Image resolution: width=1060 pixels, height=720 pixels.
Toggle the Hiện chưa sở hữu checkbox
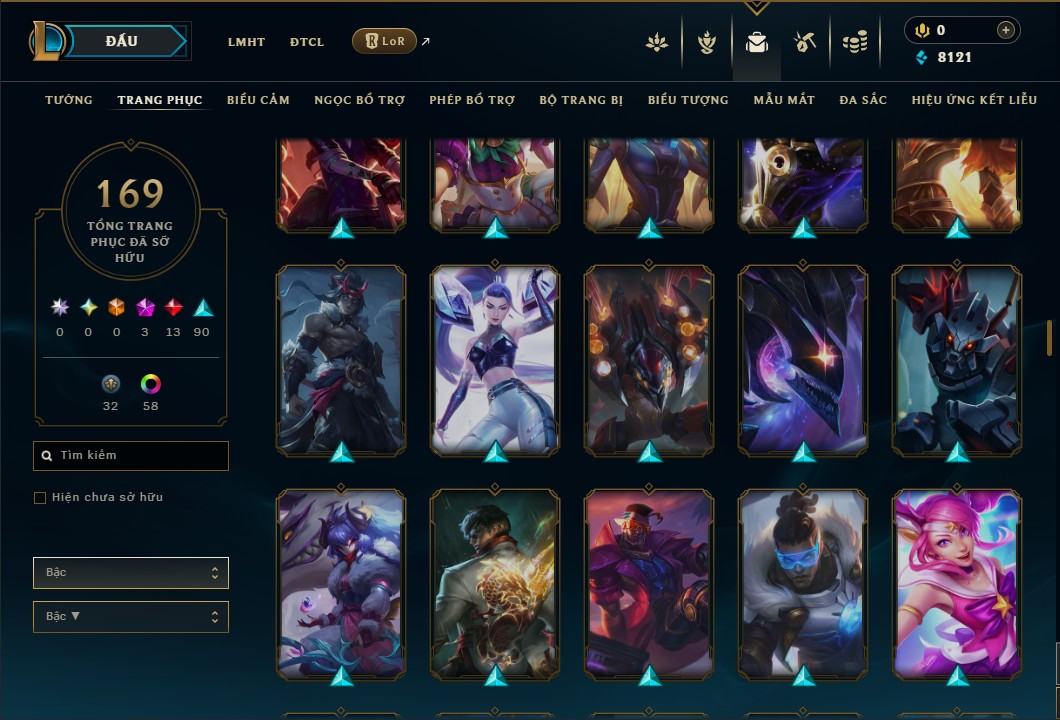tap(40, 498)
